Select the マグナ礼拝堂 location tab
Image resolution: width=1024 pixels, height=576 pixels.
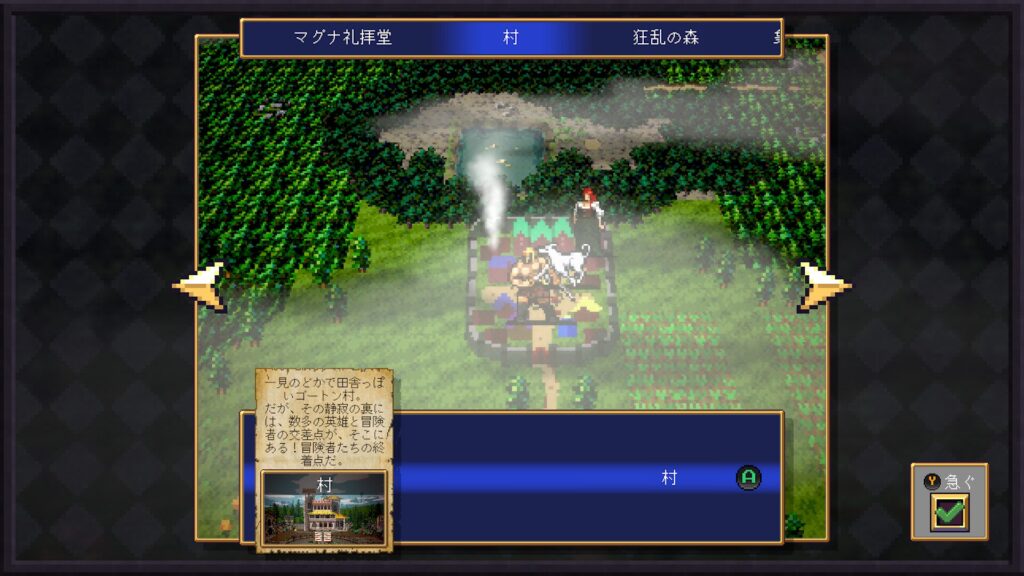(342, 38)
